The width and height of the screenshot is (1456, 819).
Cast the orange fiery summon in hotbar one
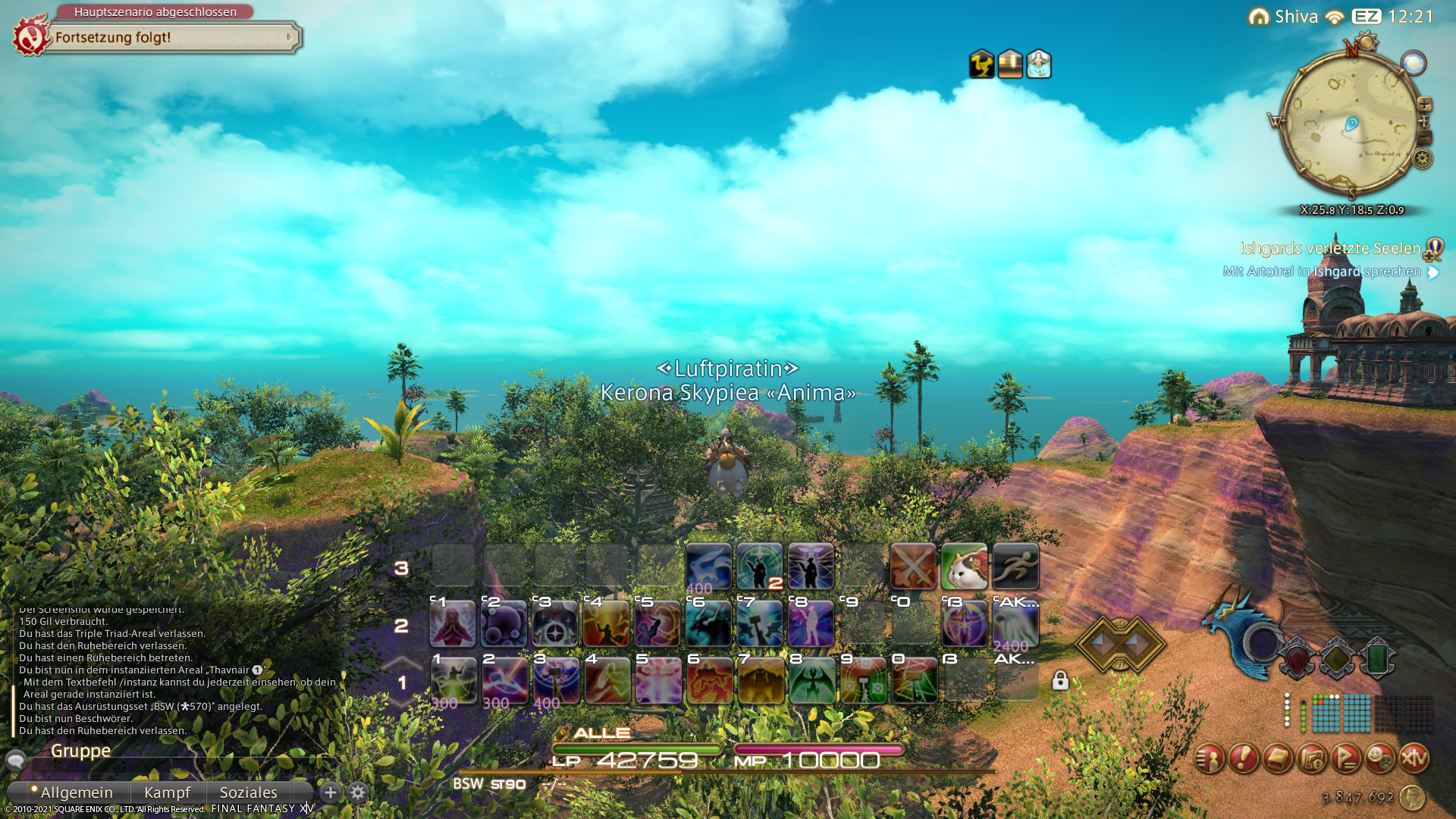709,680
